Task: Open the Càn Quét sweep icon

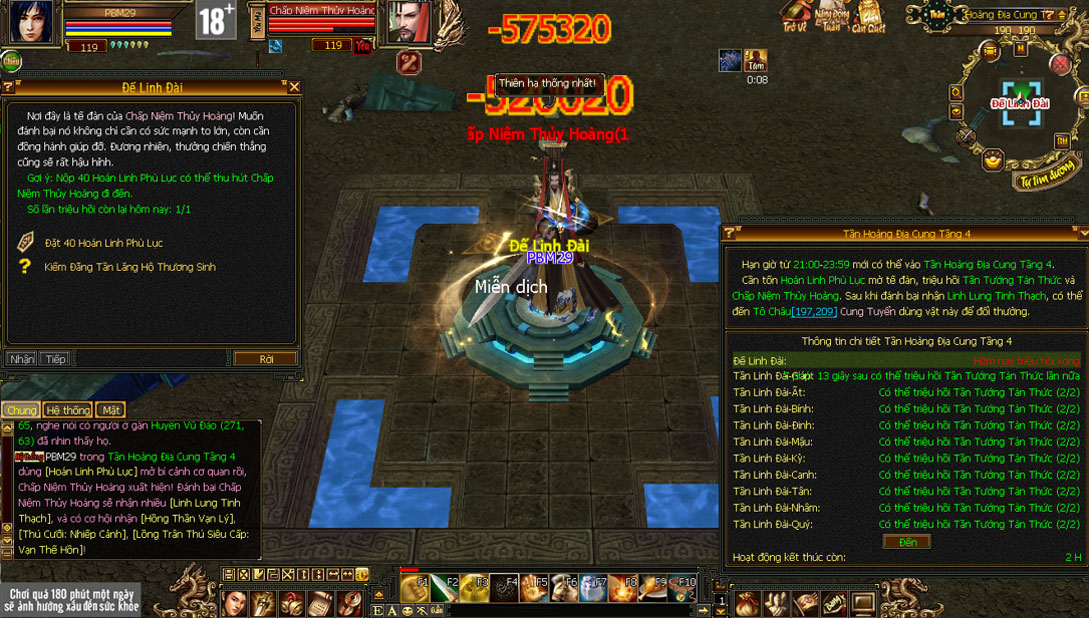Action: [x=869, y=16]
